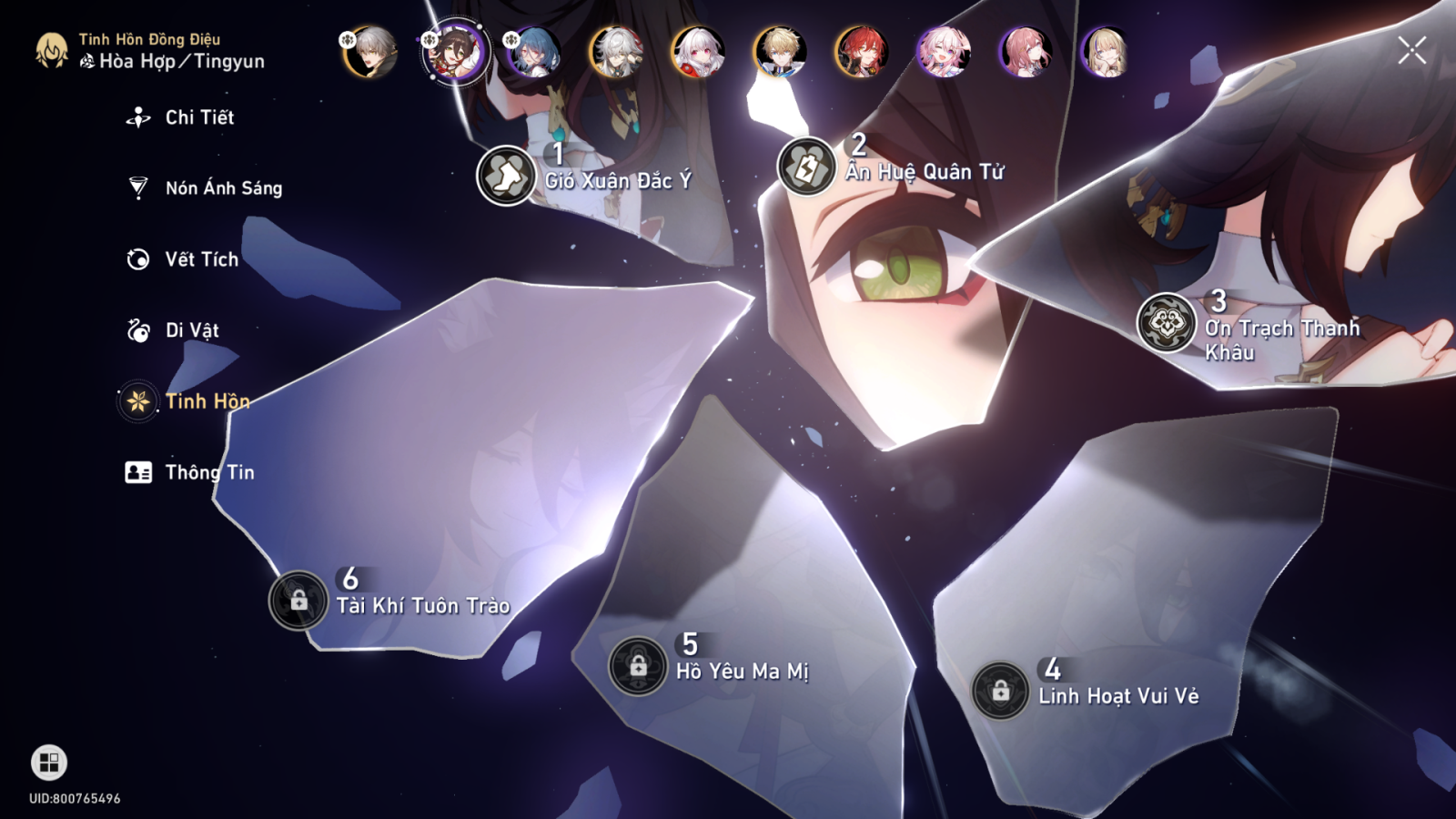Image resolution: width=1456 pixels, height=819 pixels.
Task: View eidolon 1 Gió Xuân Đắc Ý
Action: (506, 176)
